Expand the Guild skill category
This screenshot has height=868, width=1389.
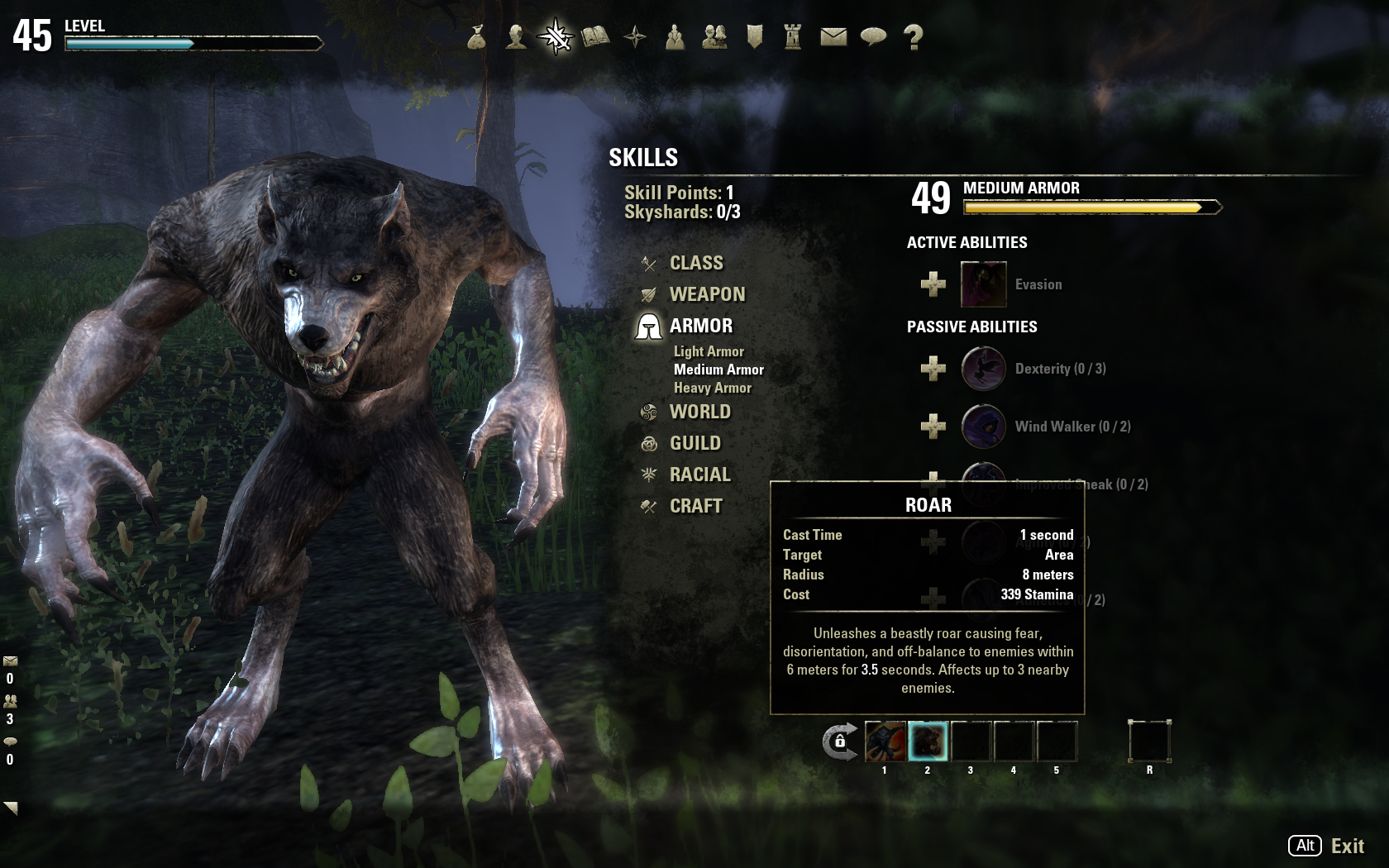click(694, 443)
